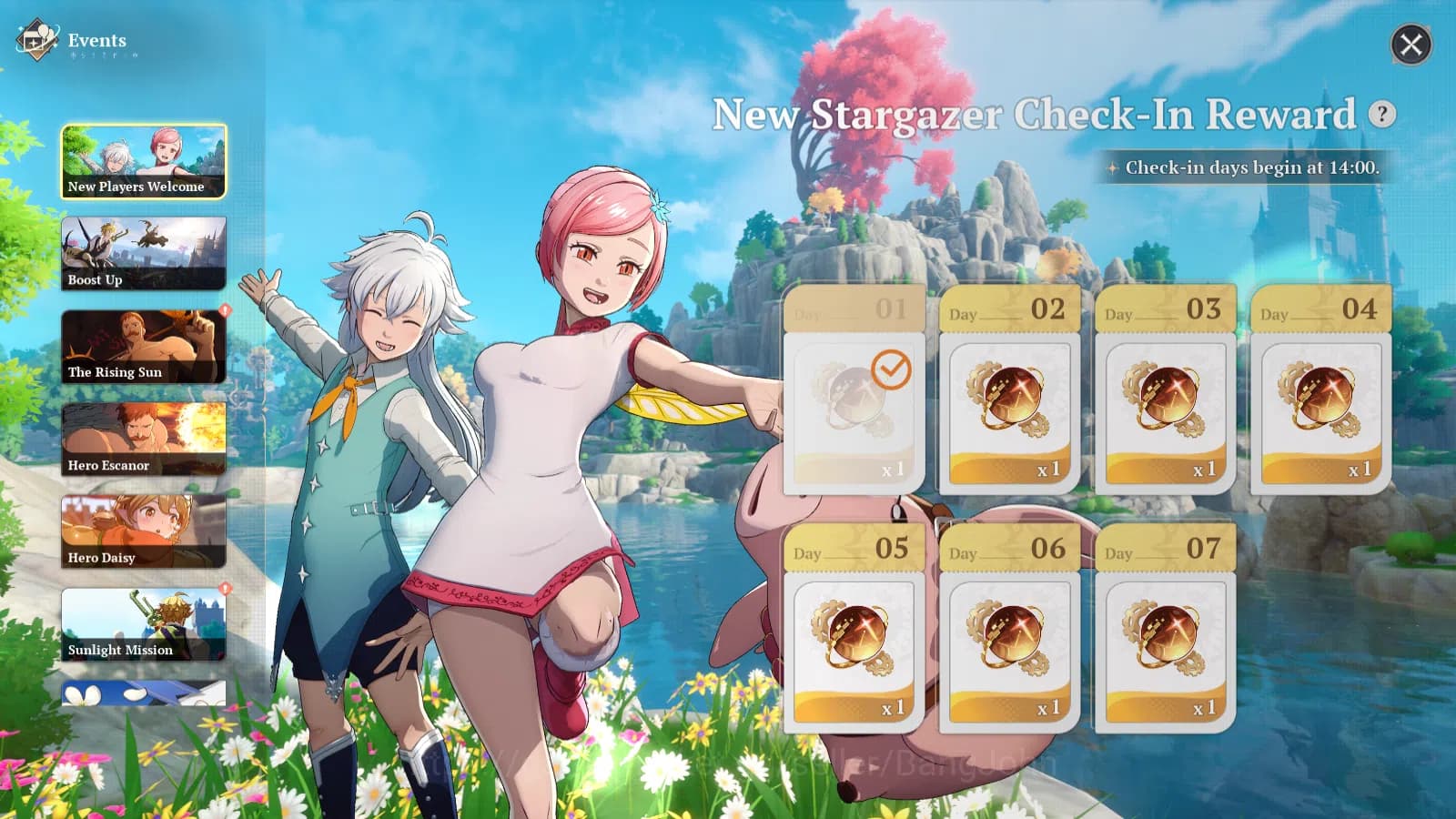Select the Day 01 claimed reward checkmark
The height and width of the screenshot is (819, 1456).
[x=892, y=368]
